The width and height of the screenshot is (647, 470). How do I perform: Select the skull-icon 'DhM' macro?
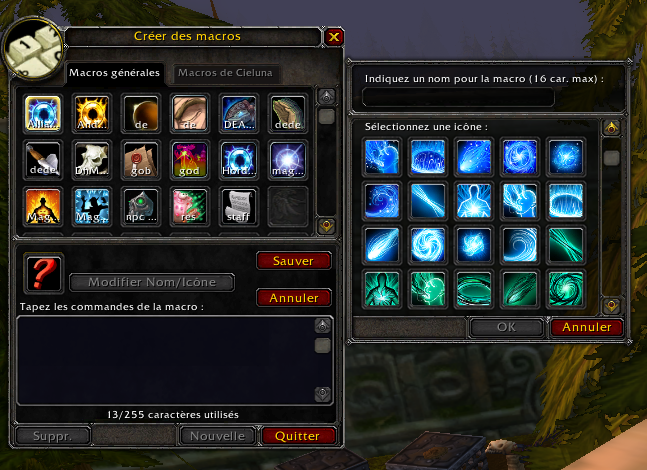click(x=92, y=157)
